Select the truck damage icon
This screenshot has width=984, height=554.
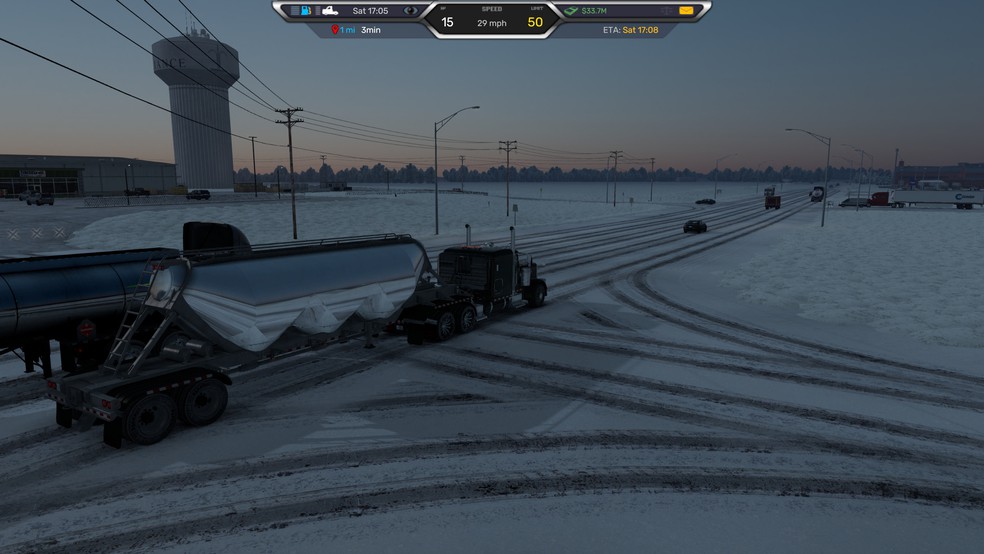(329, 11)
